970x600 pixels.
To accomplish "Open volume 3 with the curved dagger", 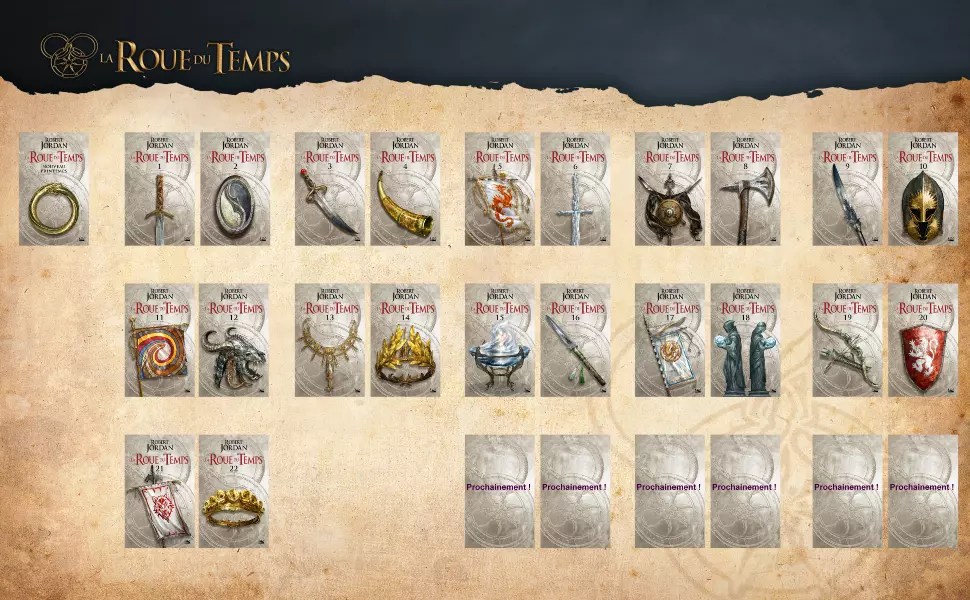I will (329, 189).
